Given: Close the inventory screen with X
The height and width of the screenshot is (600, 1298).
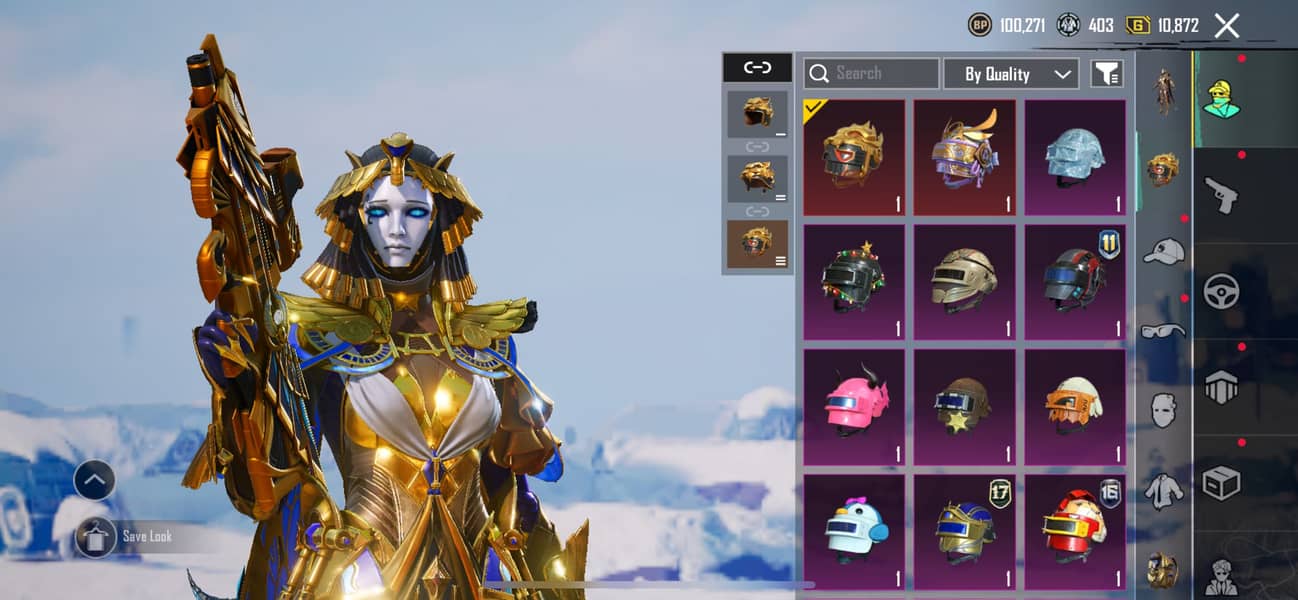Looking at the screenshot, I should click(1226, 26).
